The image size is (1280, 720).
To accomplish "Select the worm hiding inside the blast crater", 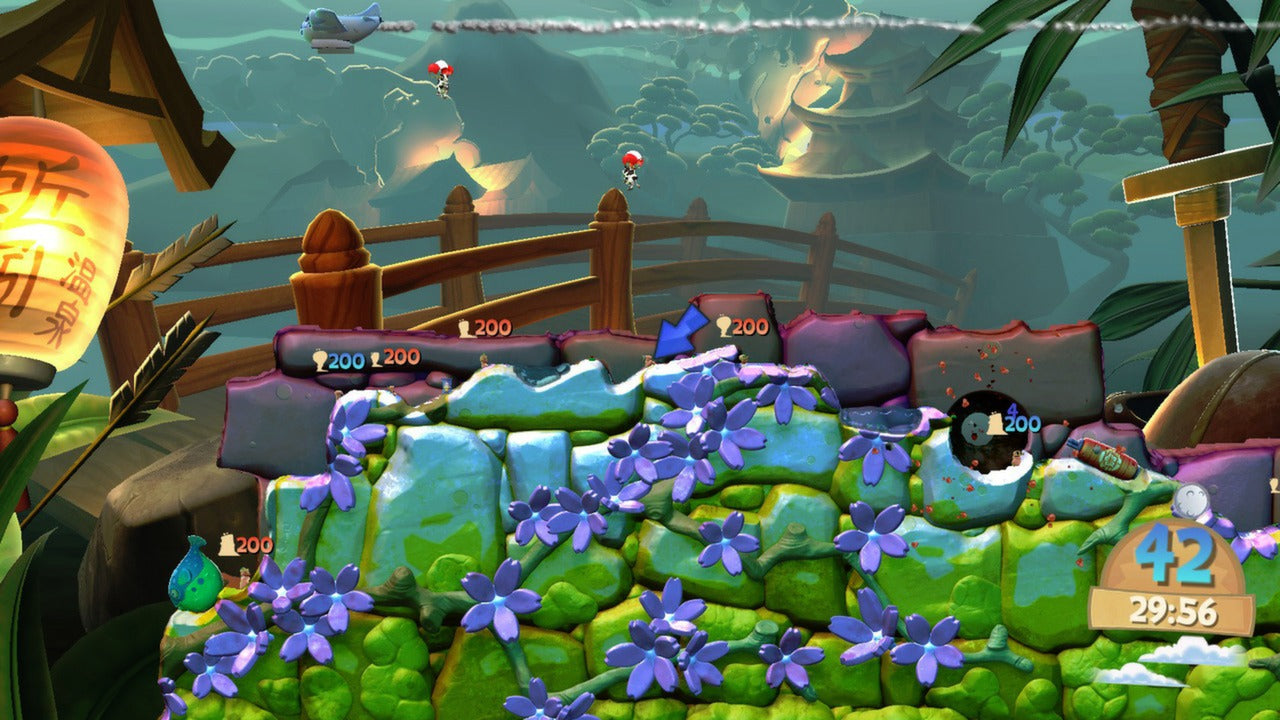I will pyautogui.click(x=1016, y=457).
